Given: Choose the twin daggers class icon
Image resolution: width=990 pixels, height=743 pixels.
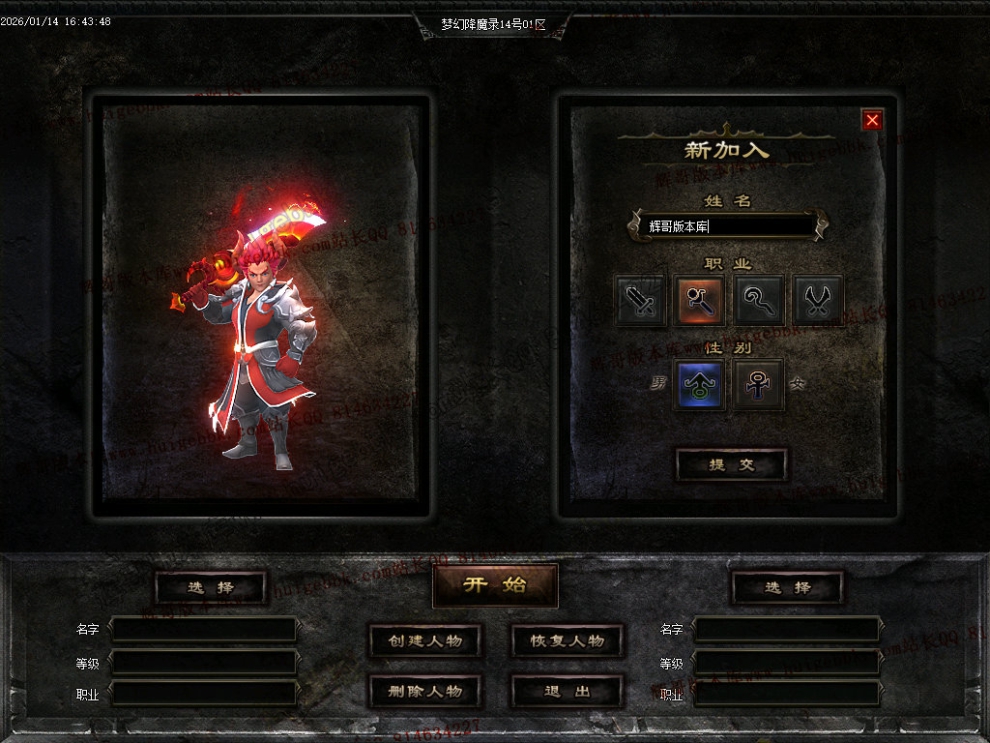Looking at the screenshot, I should [818, 300].
